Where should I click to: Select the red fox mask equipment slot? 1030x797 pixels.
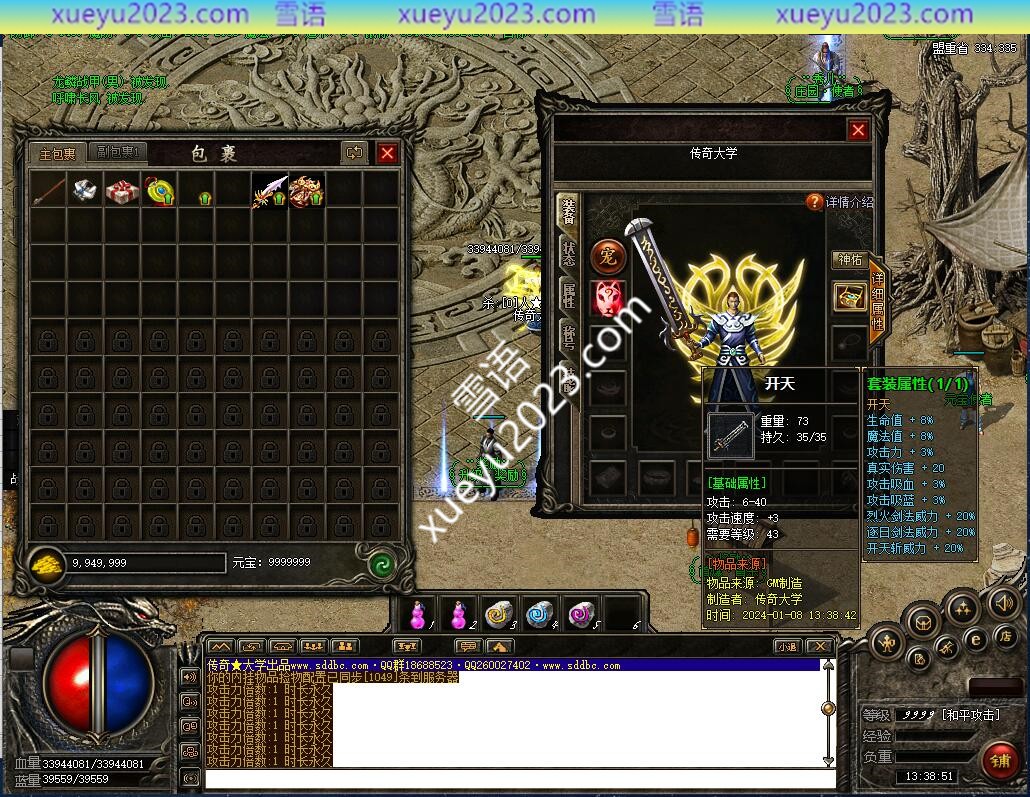click(x=608, y=298)
